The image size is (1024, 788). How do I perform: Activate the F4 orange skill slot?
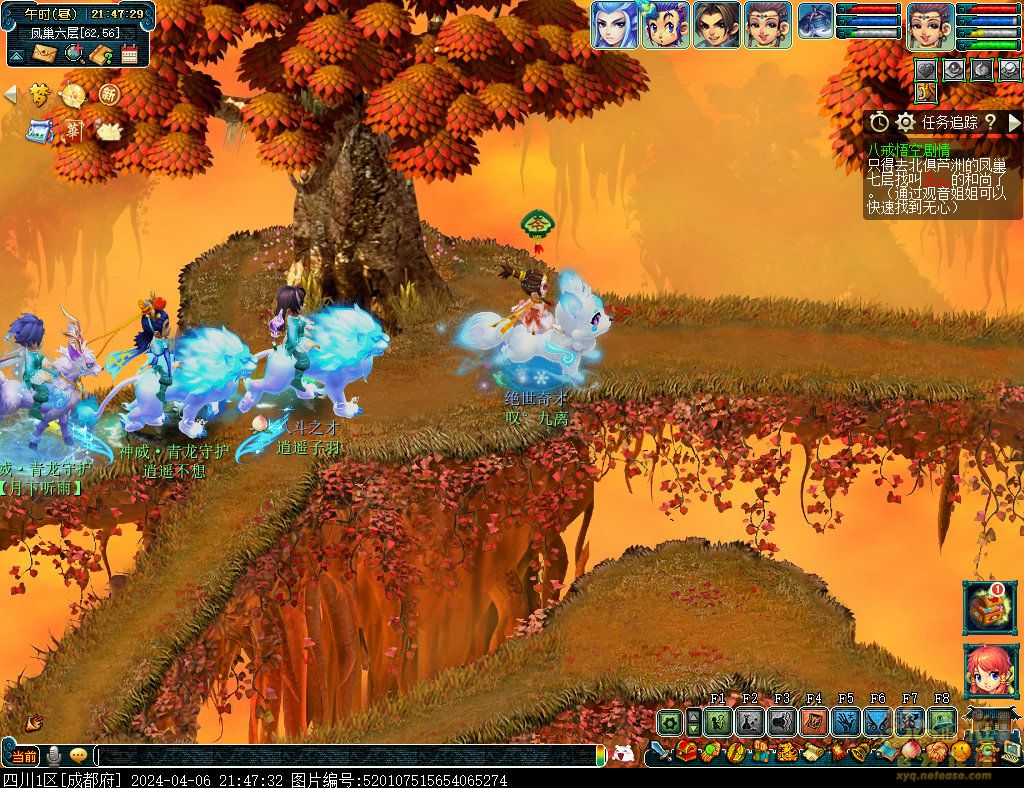point(814,722)
